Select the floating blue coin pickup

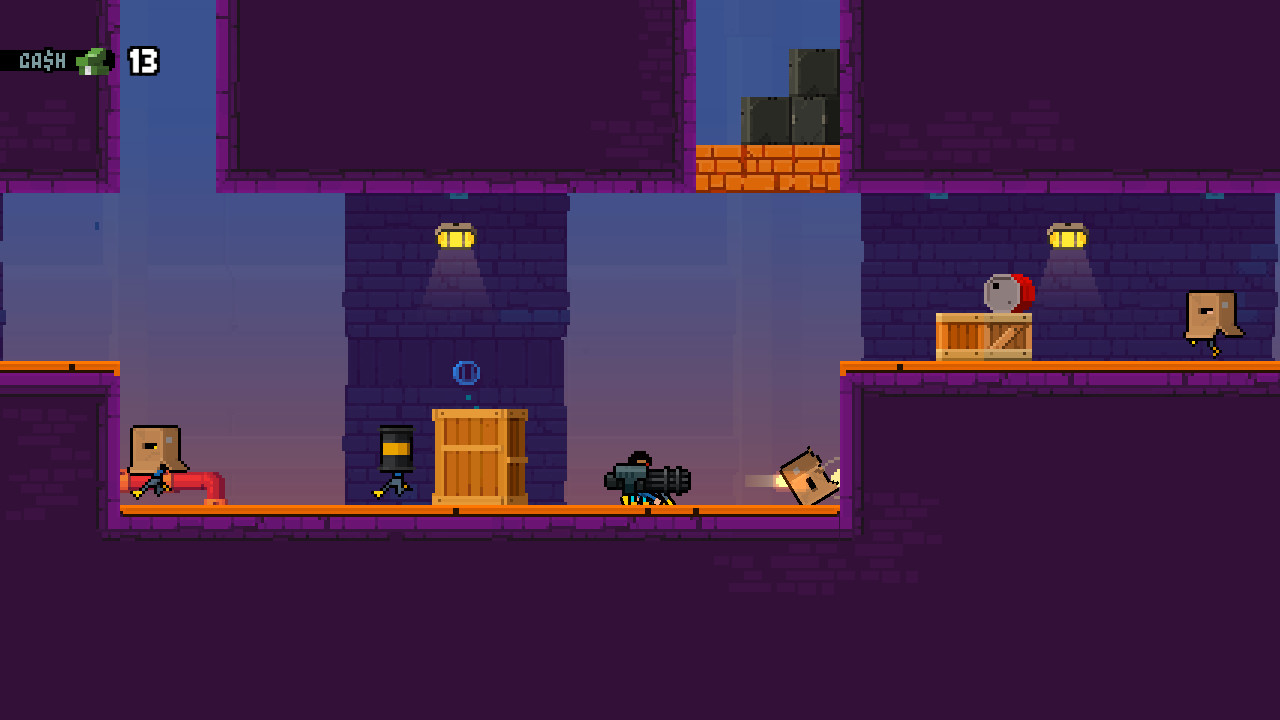point(464,372)
